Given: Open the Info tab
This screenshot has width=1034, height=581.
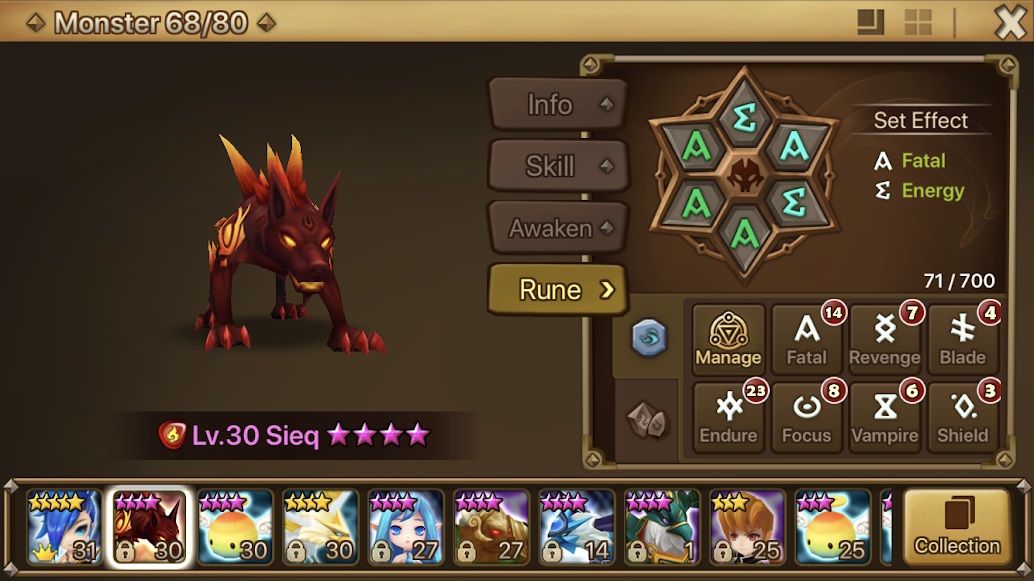Looking at the screenshot, I should [556, 105].
